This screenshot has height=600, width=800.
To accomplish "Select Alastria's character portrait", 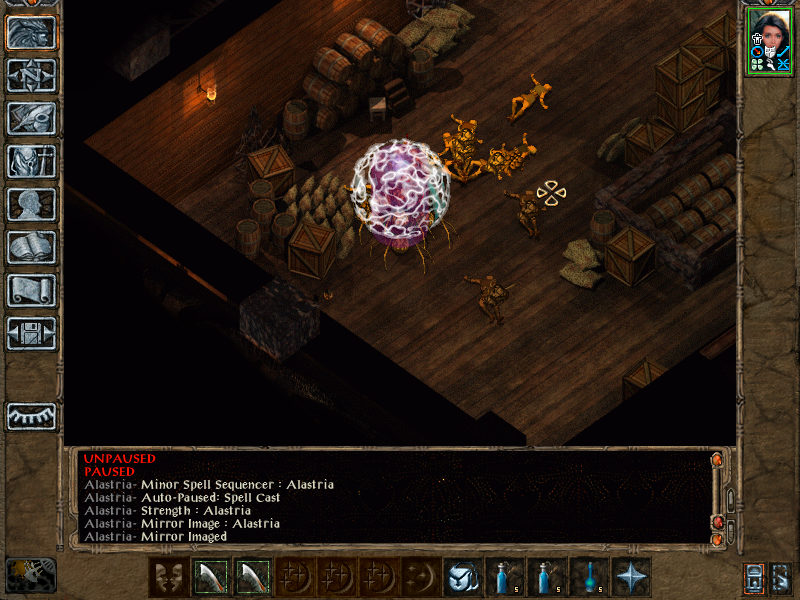I will 770,40.
